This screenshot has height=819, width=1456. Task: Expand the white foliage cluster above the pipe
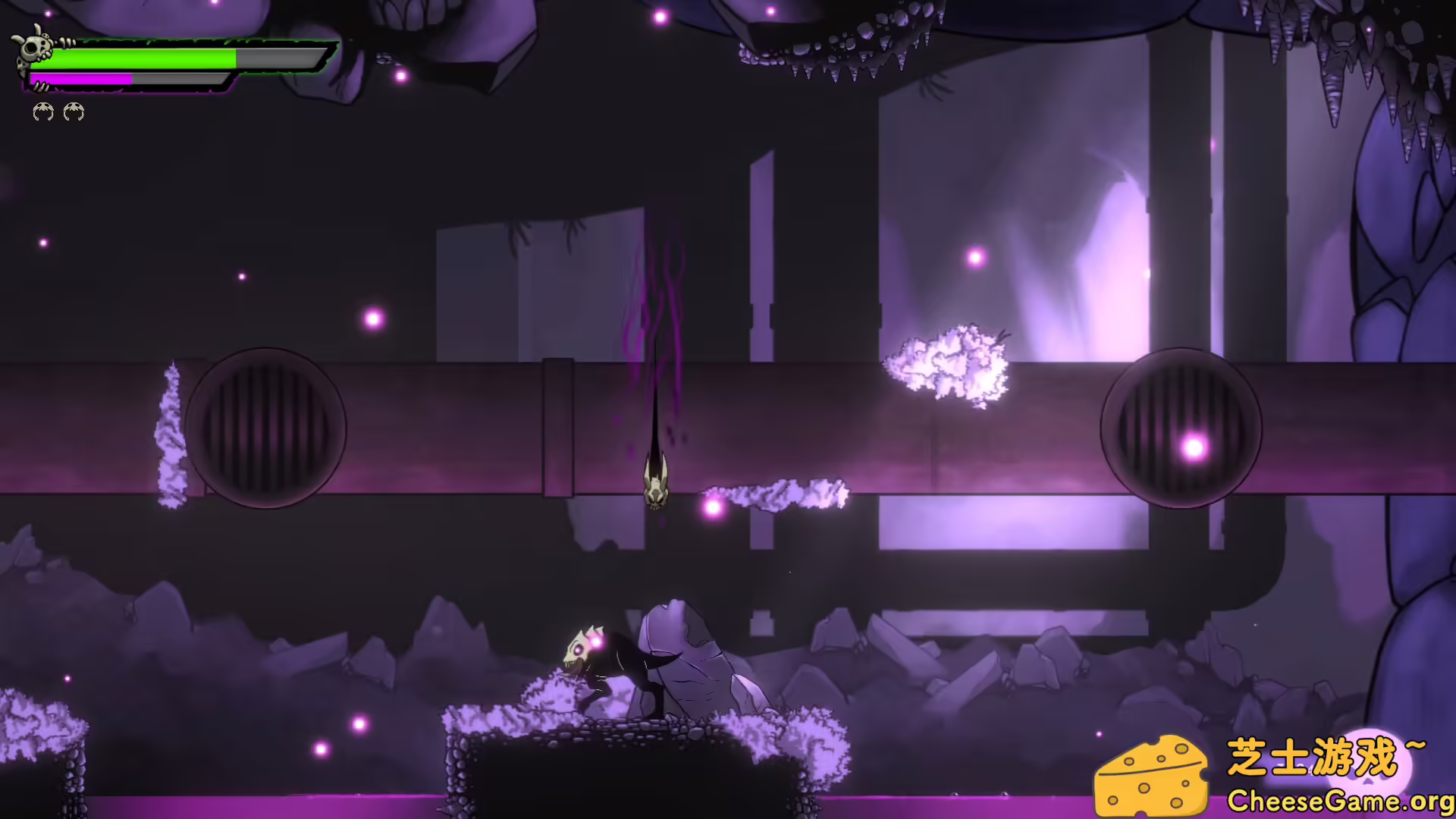tap(950, 364)
